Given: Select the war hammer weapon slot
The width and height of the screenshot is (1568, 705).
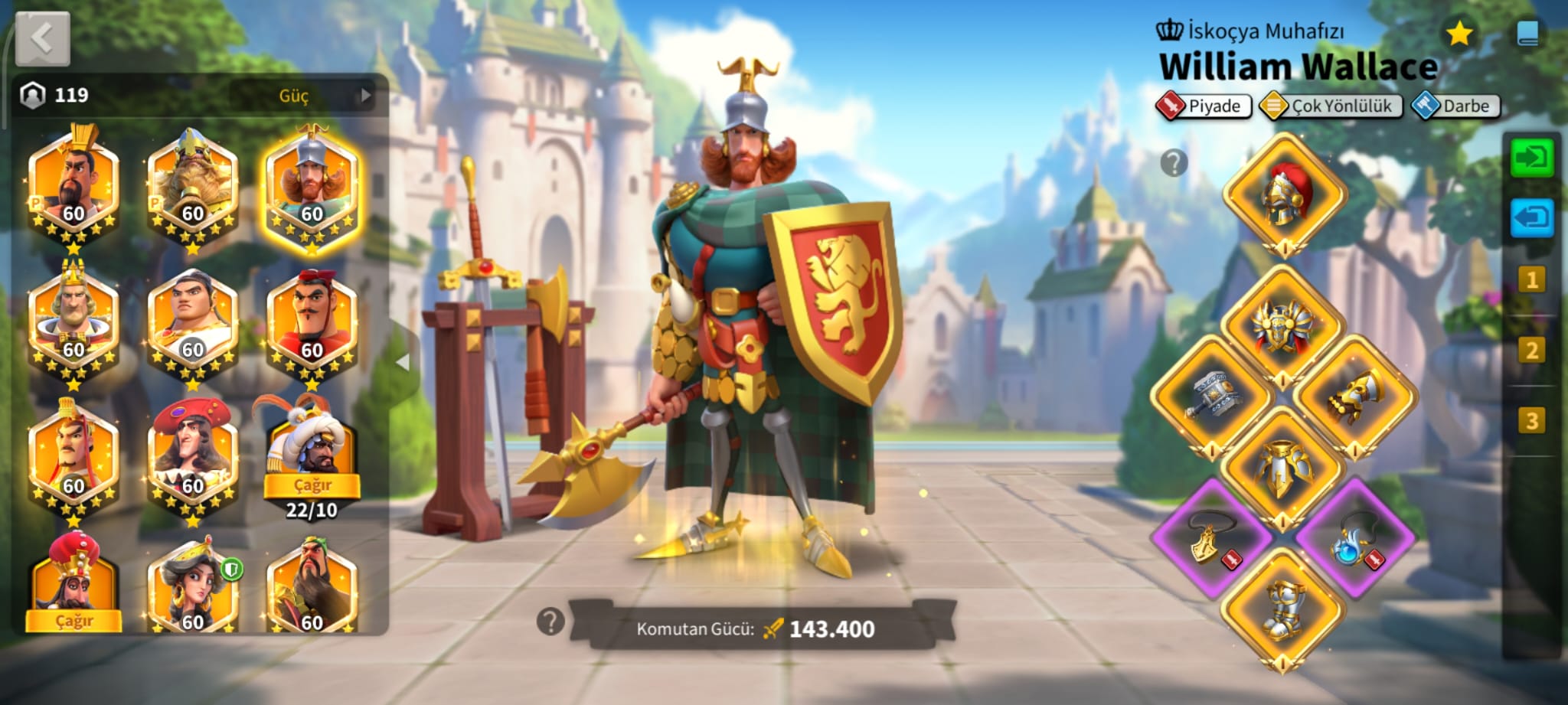Looking at the screenshot, I should pos(1213,396).
